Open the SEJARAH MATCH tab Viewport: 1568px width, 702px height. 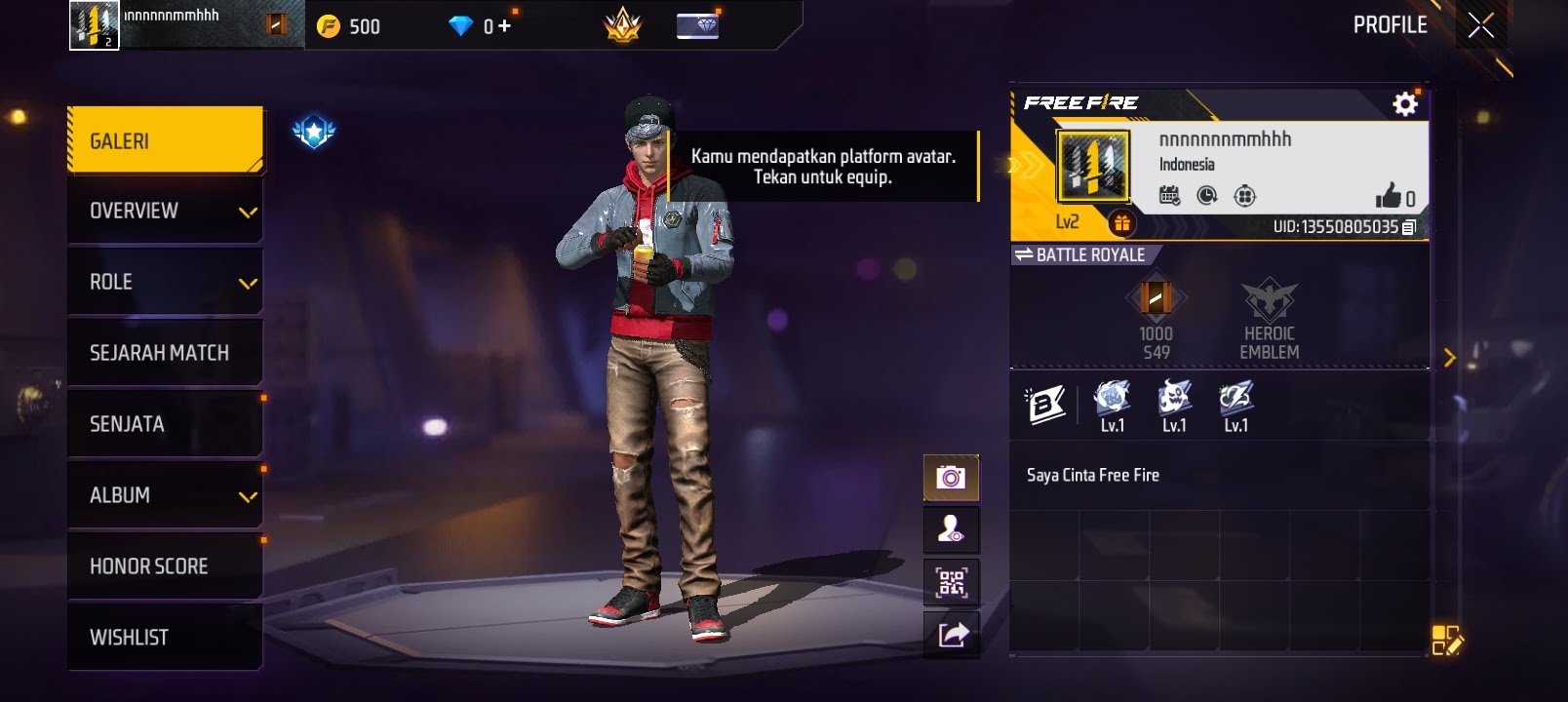coord(164,352)
